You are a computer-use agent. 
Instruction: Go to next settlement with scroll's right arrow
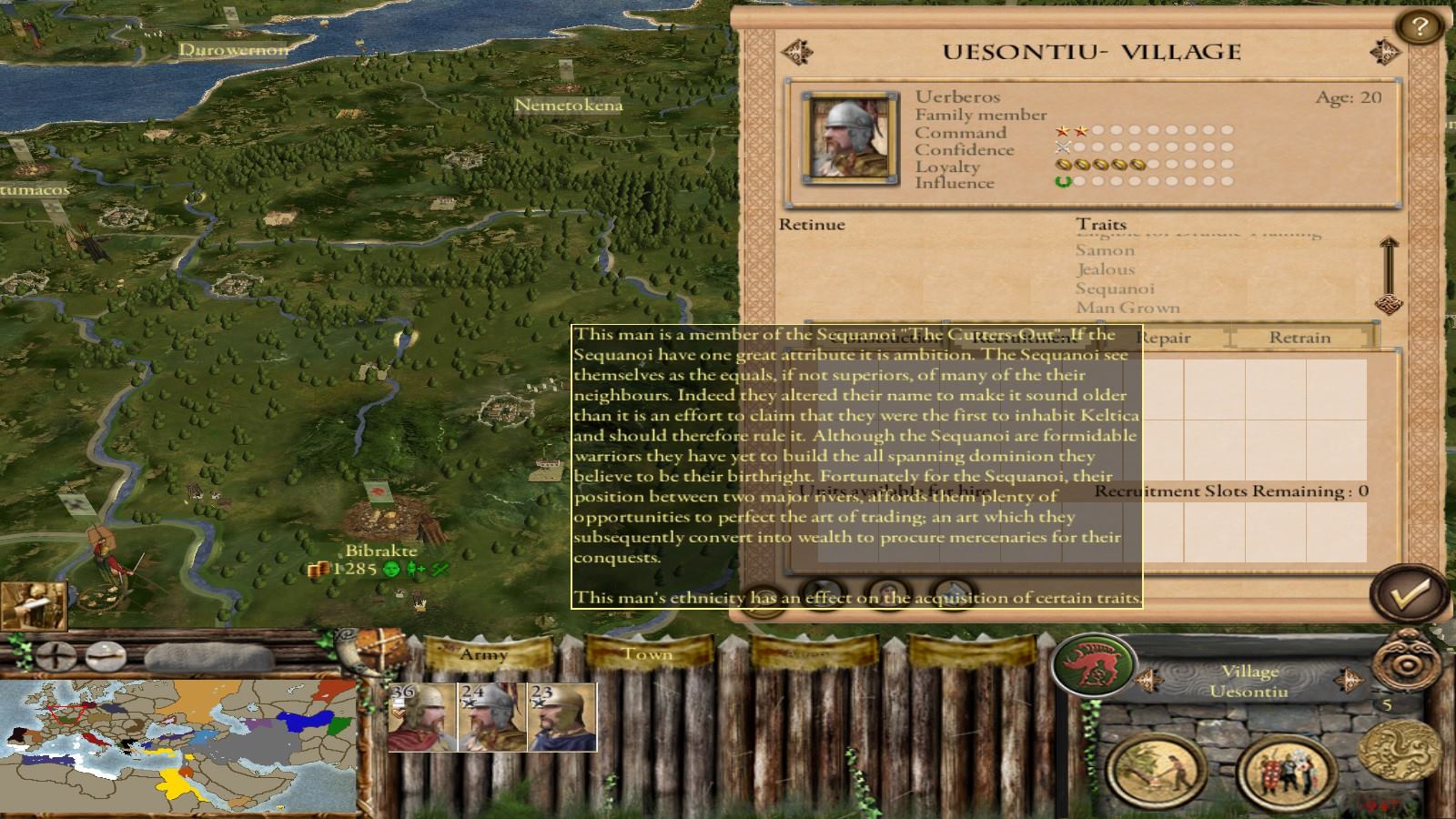point(1385,52)
